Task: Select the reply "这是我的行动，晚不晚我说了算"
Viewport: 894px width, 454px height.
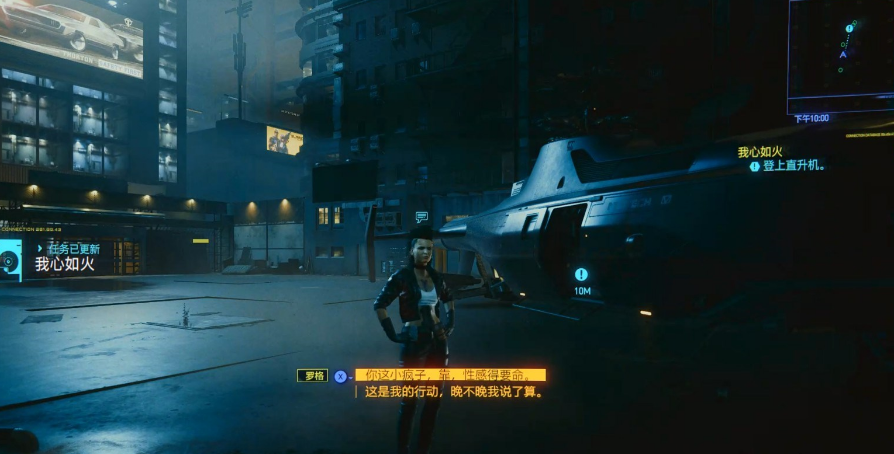Action: 453,392
